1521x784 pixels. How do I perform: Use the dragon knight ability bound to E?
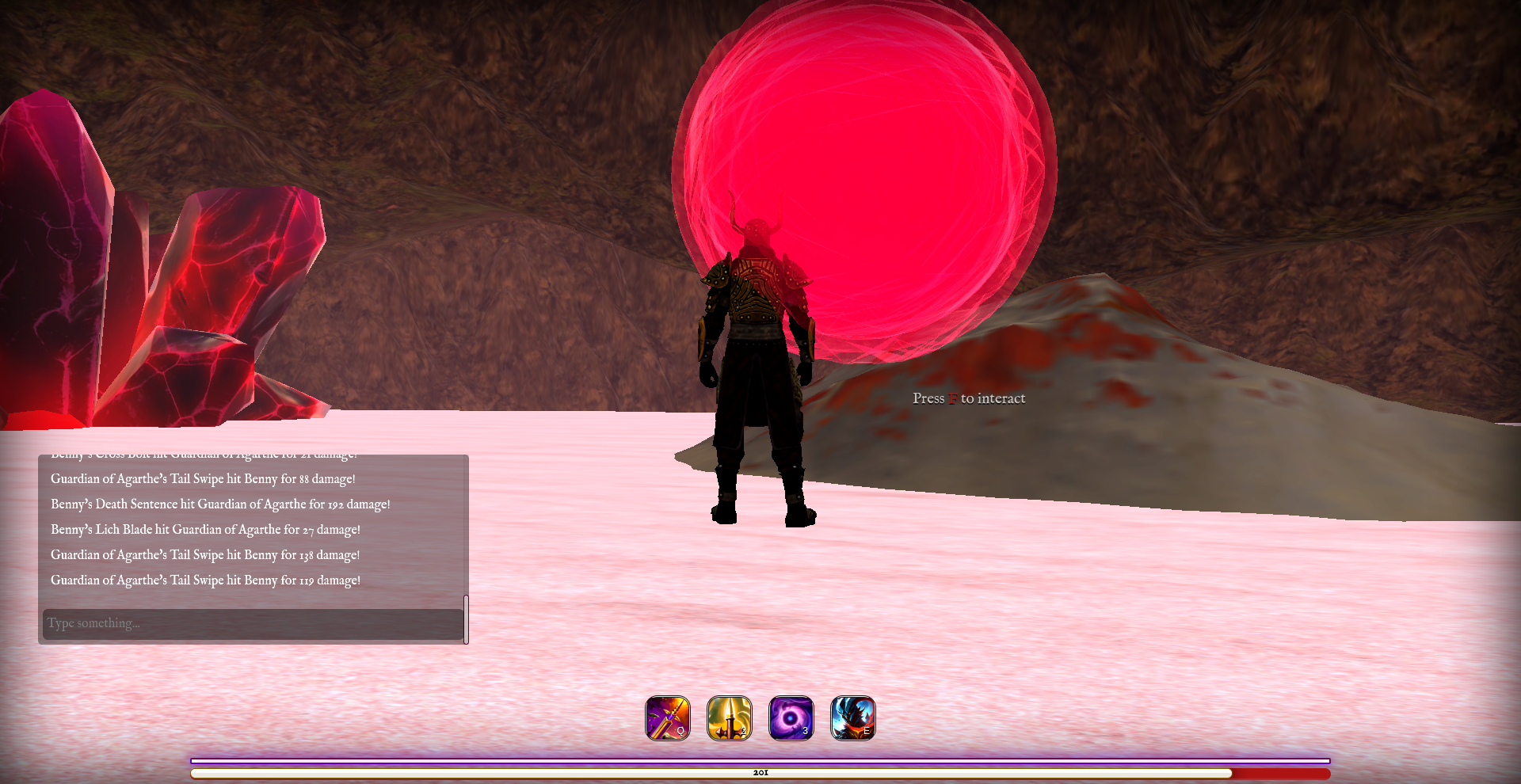click(x=852, y=718)
